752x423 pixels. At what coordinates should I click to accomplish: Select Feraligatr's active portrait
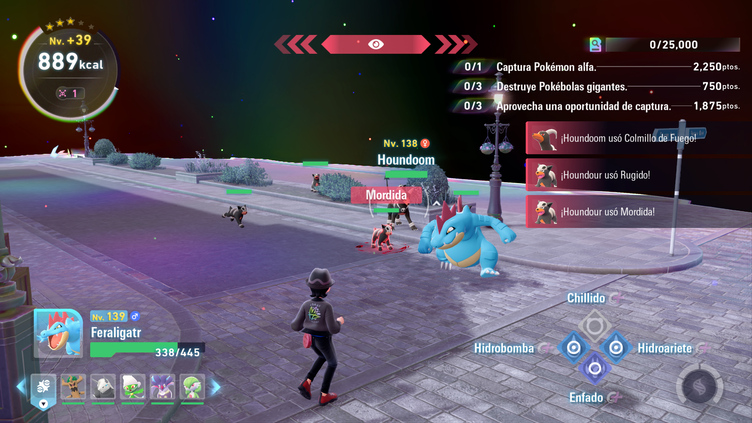[58, 333]
